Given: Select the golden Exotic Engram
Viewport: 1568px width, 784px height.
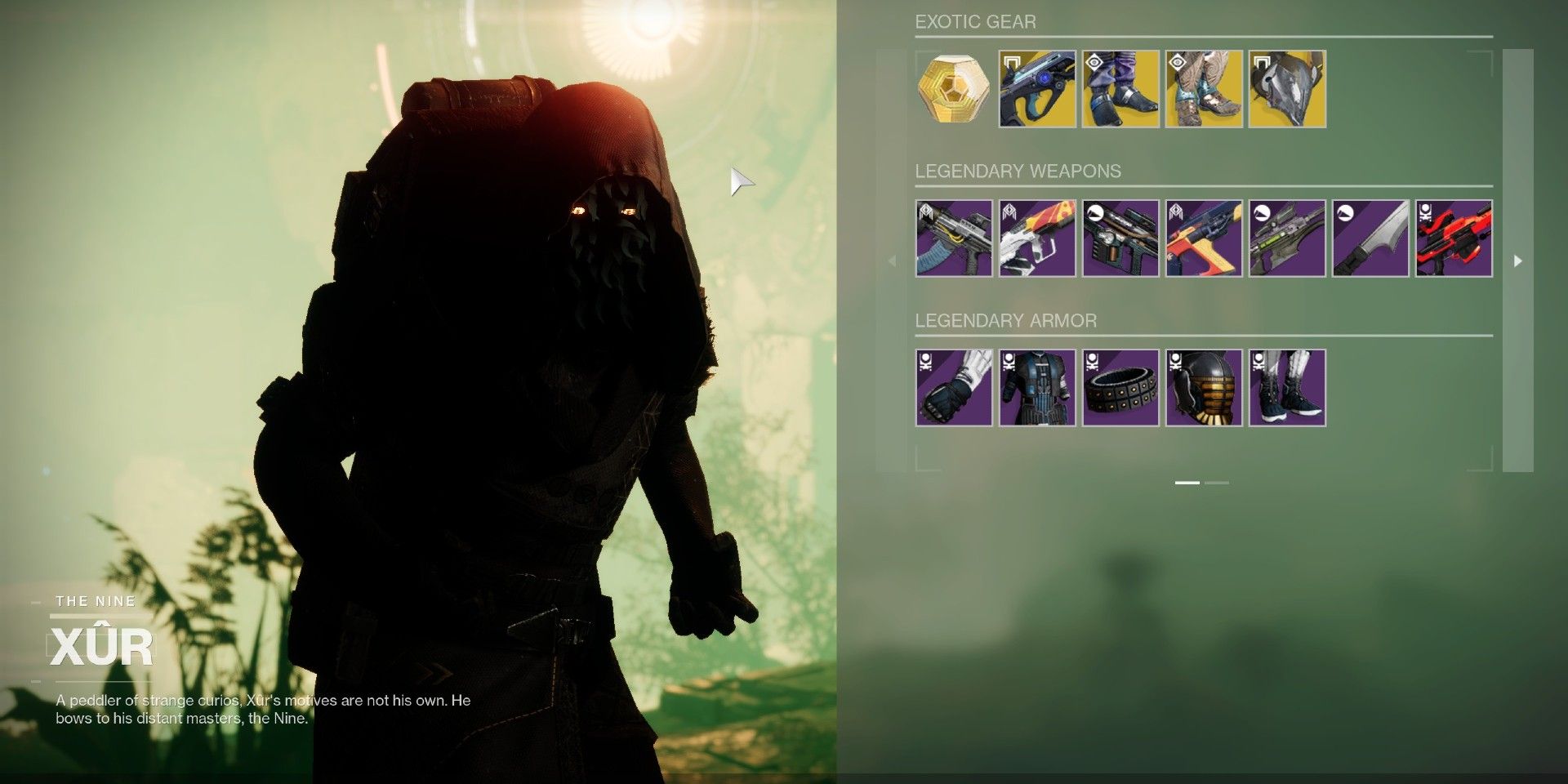Looking at the screenshot, I should [953, 88].
